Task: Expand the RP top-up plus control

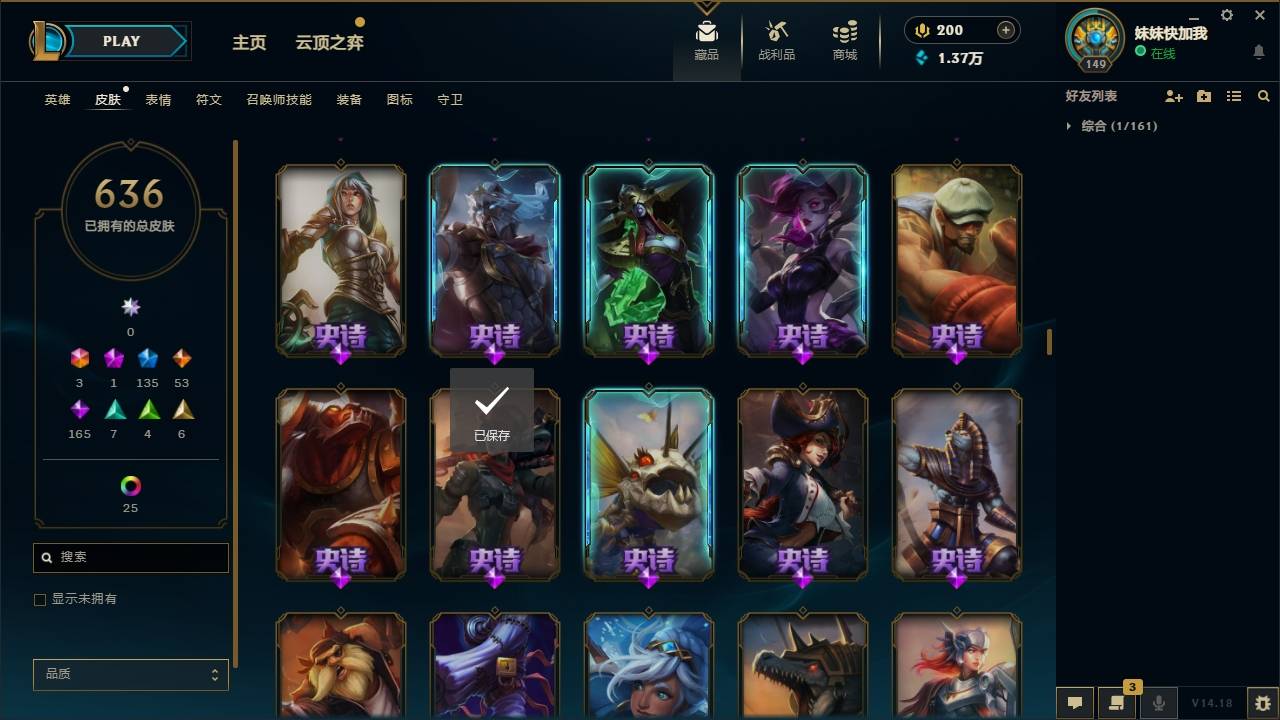Action: tap(1003, 30)
